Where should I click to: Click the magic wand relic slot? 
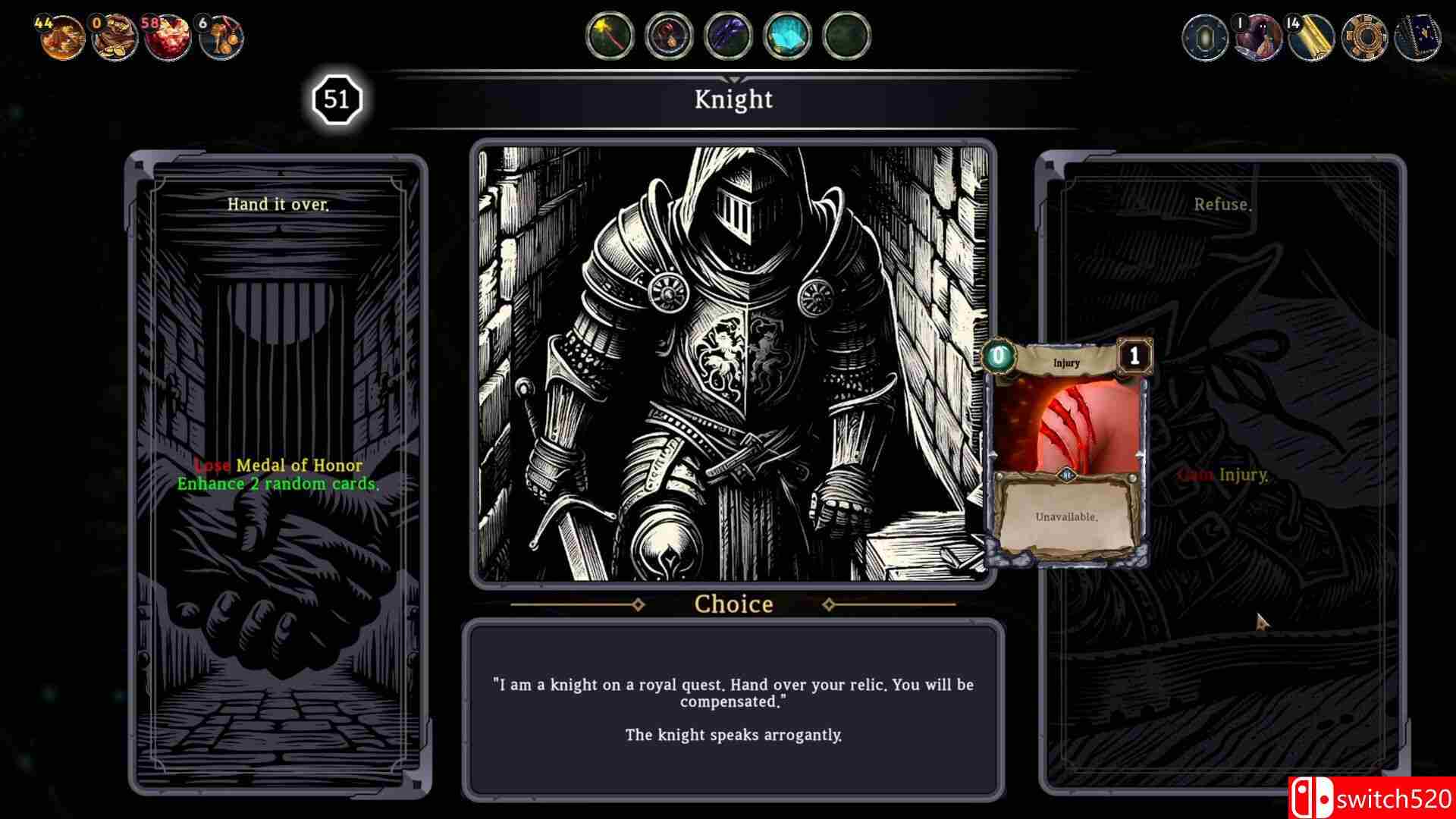tap(610, 36)
